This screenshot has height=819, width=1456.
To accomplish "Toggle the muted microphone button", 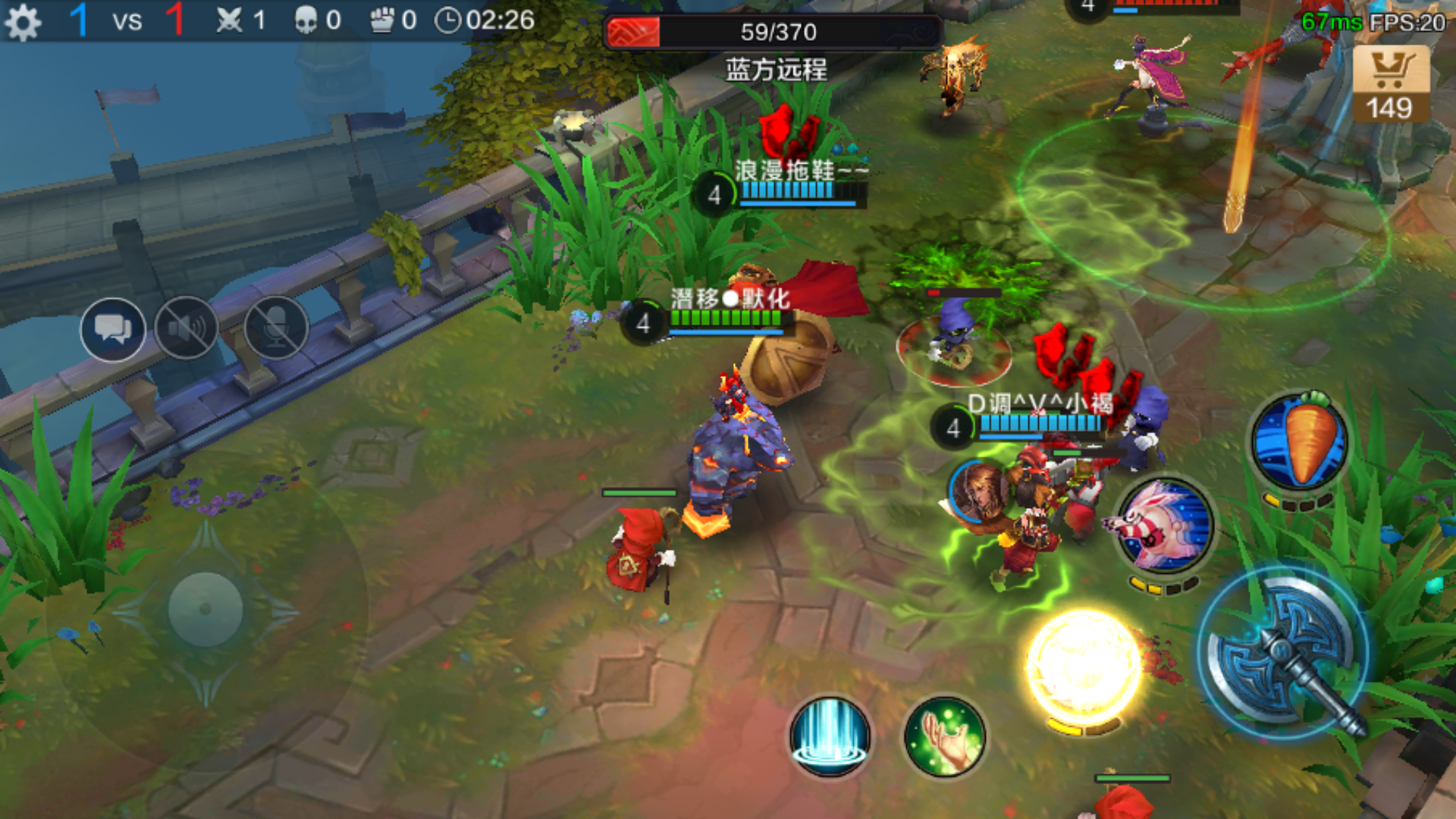I will 276,329.
